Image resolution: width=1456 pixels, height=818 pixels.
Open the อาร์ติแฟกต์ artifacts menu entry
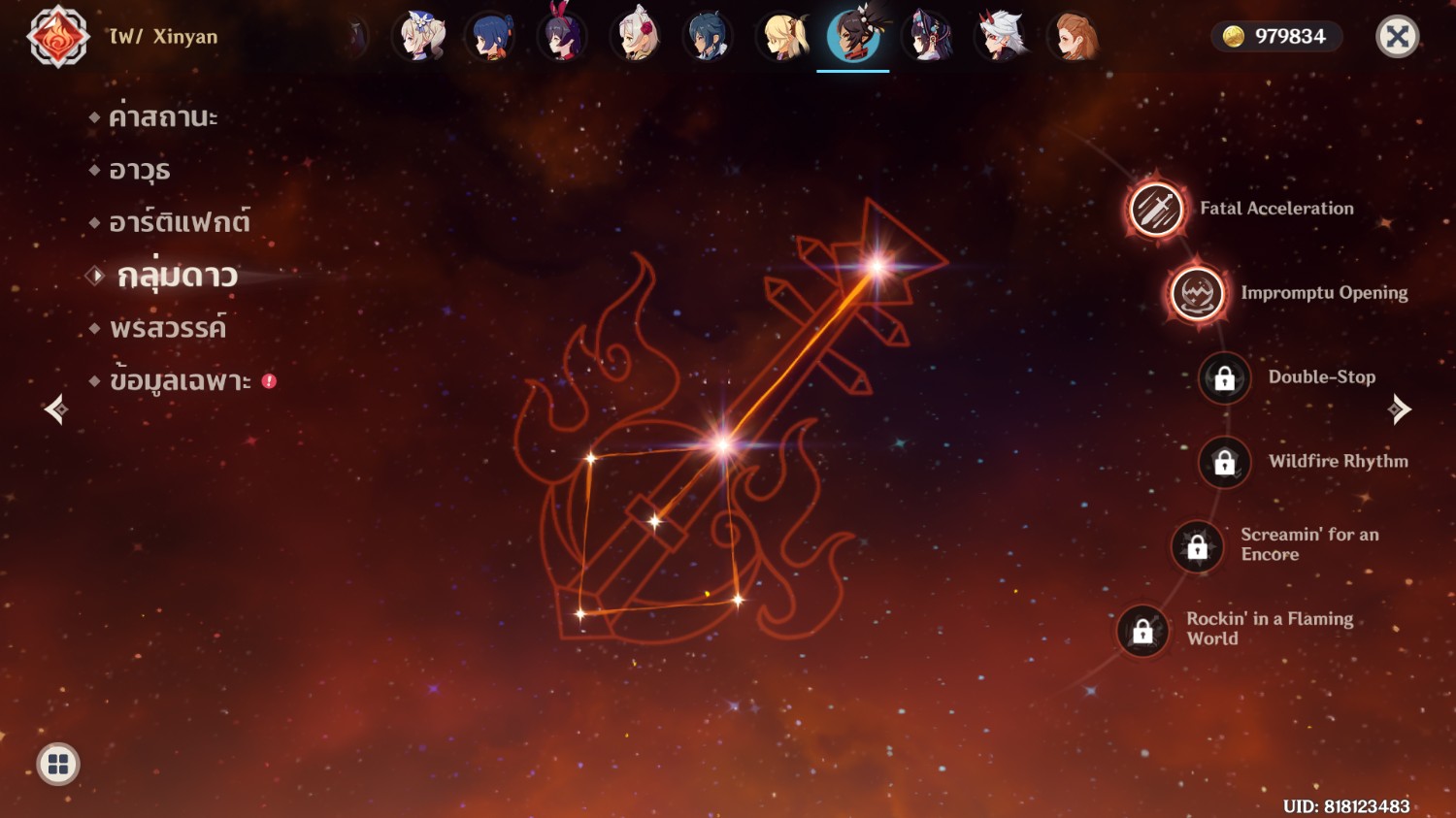click(179, 222)
